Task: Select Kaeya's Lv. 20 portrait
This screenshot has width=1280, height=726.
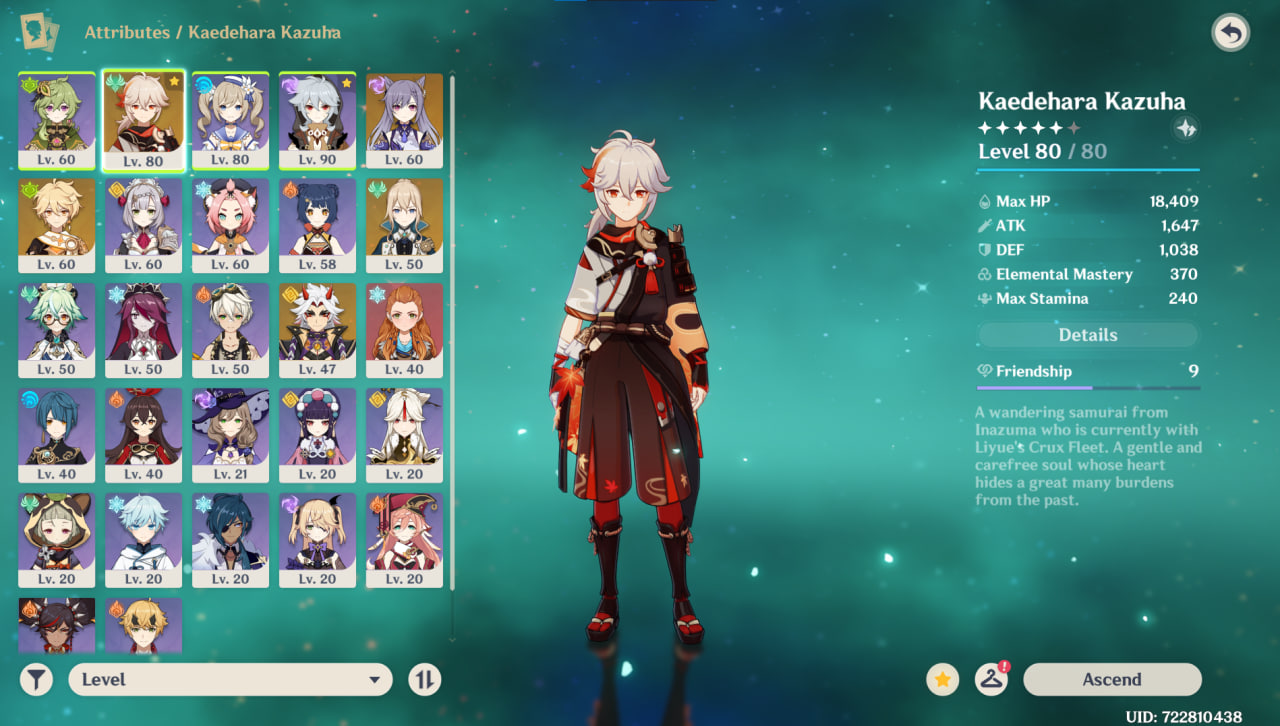Action: point(230,540)
